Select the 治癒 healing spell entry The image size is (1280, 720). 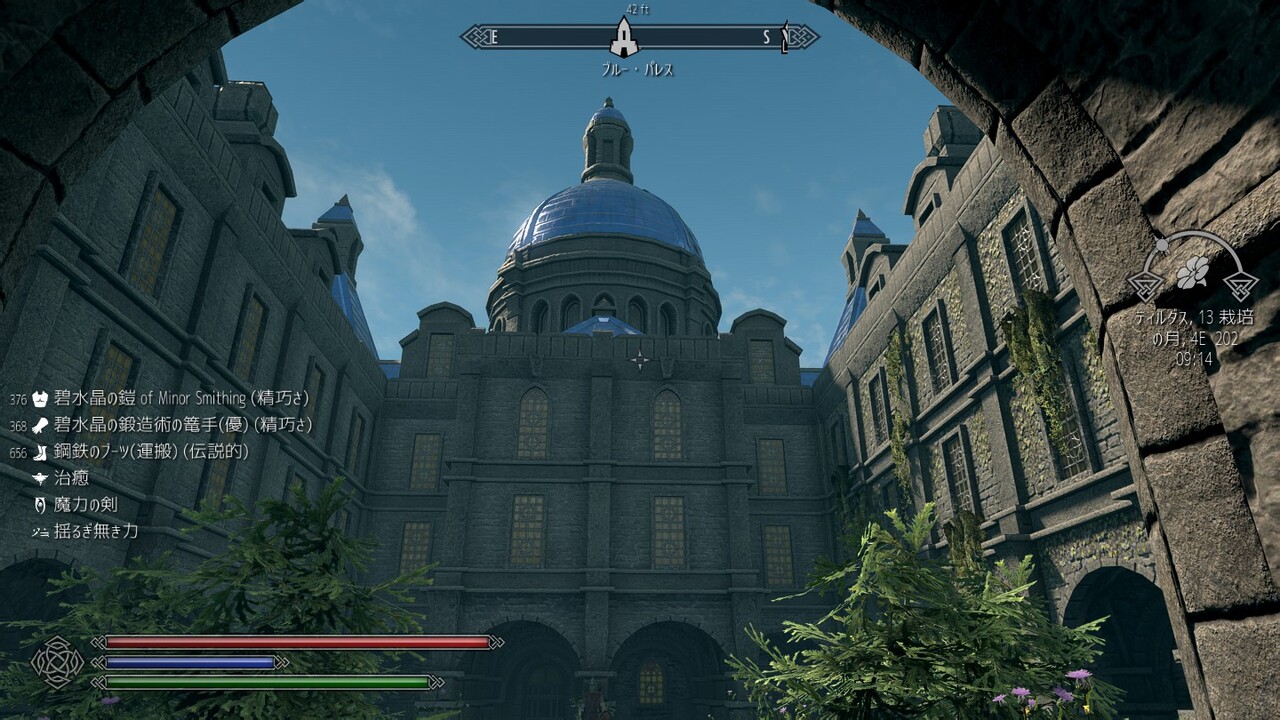coord(71,478)
